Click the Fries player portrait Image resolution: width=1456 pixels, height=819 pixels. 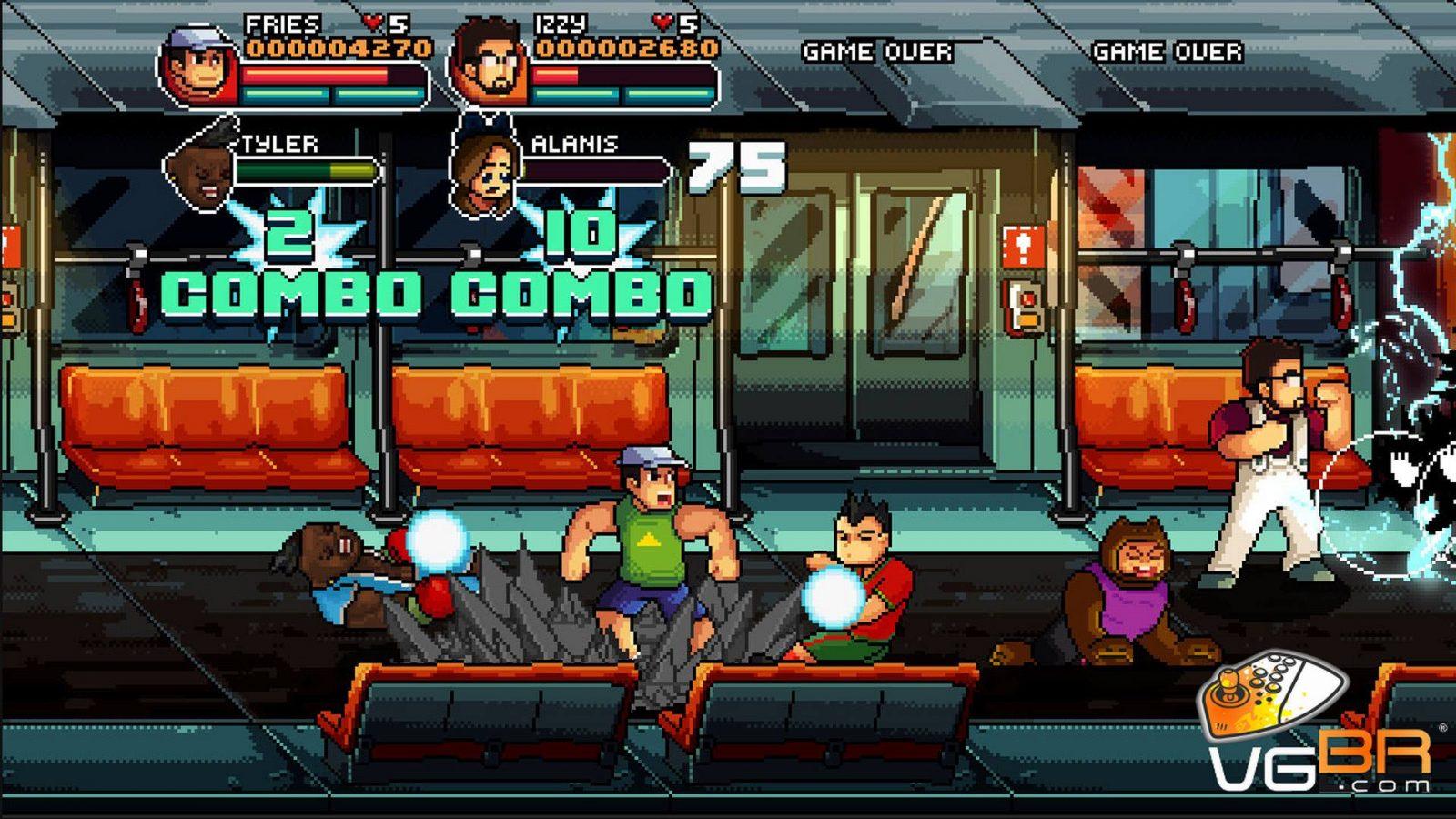click(200, 66)
